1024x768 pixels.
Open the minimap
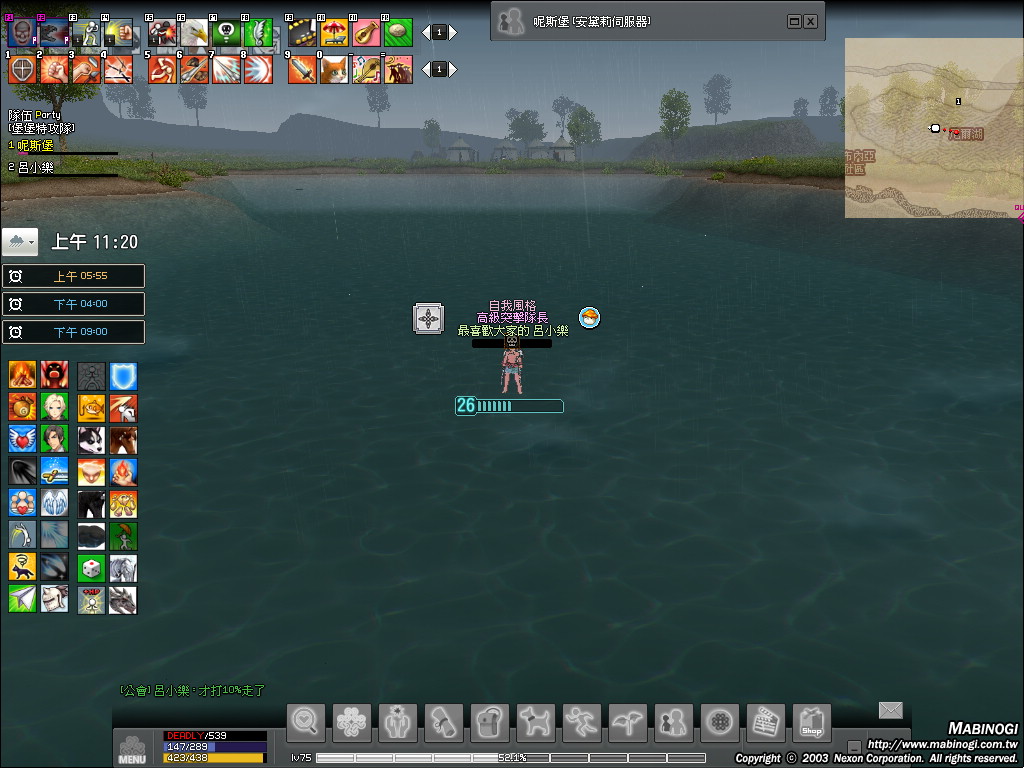click(934, 128)
